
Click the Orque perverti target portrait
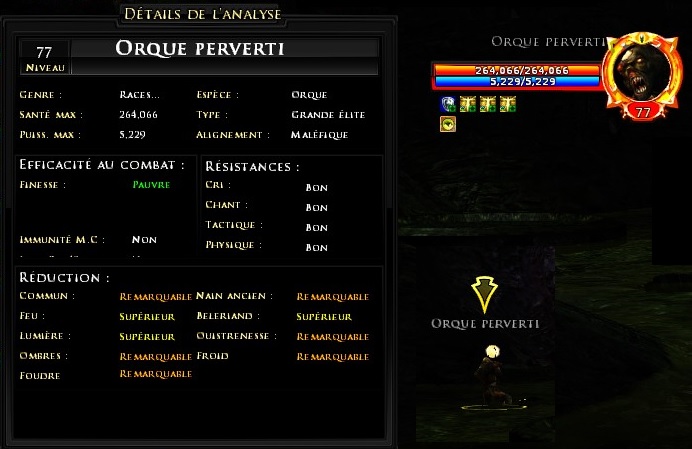click(641, 74)
